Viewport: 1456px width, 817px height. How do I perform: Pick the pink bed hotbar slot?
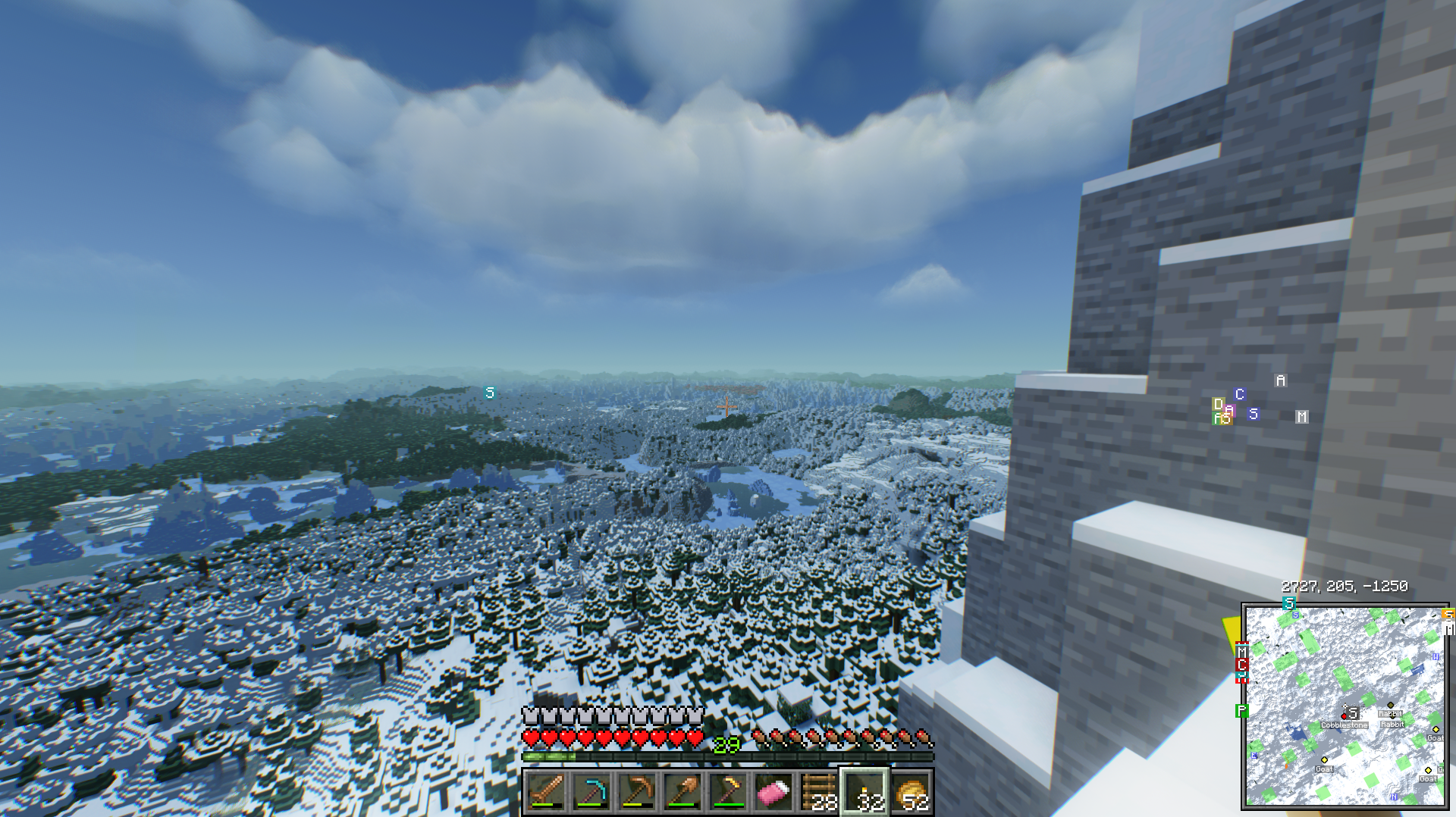[x=773, y=792]
